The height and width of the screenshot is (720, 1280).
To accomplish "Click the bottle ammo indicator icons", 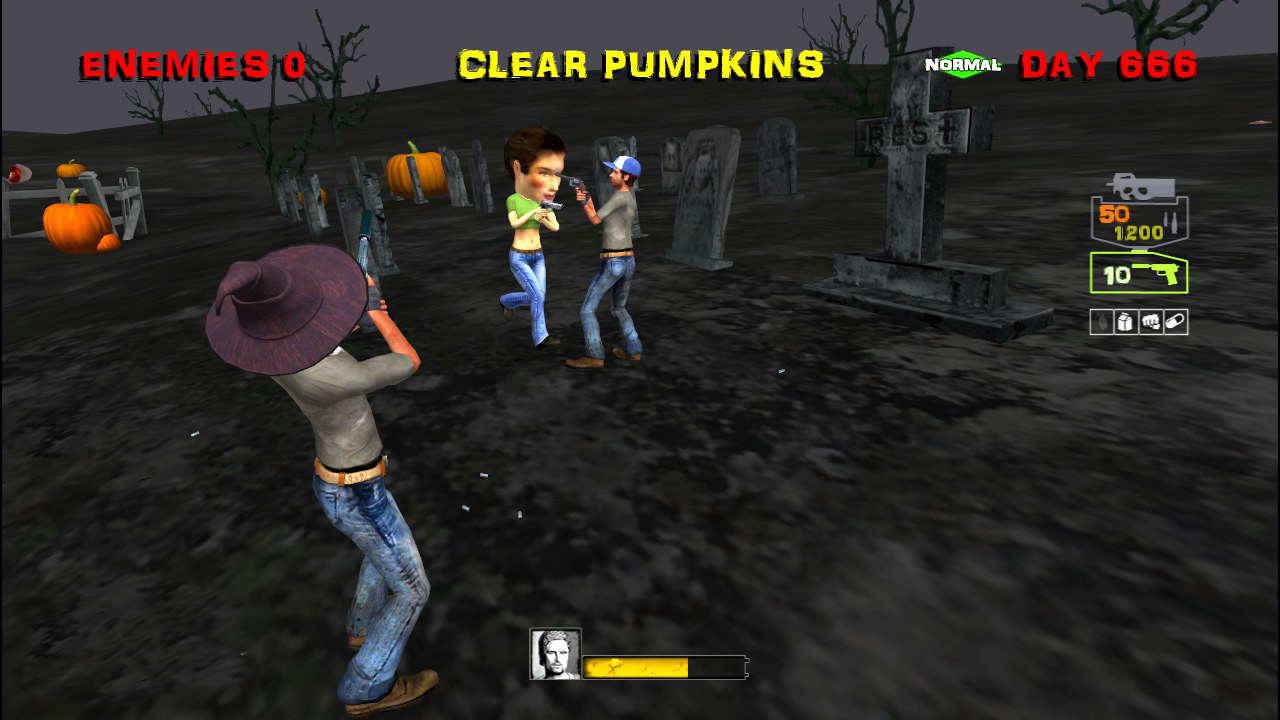I will click(1171, 222).
